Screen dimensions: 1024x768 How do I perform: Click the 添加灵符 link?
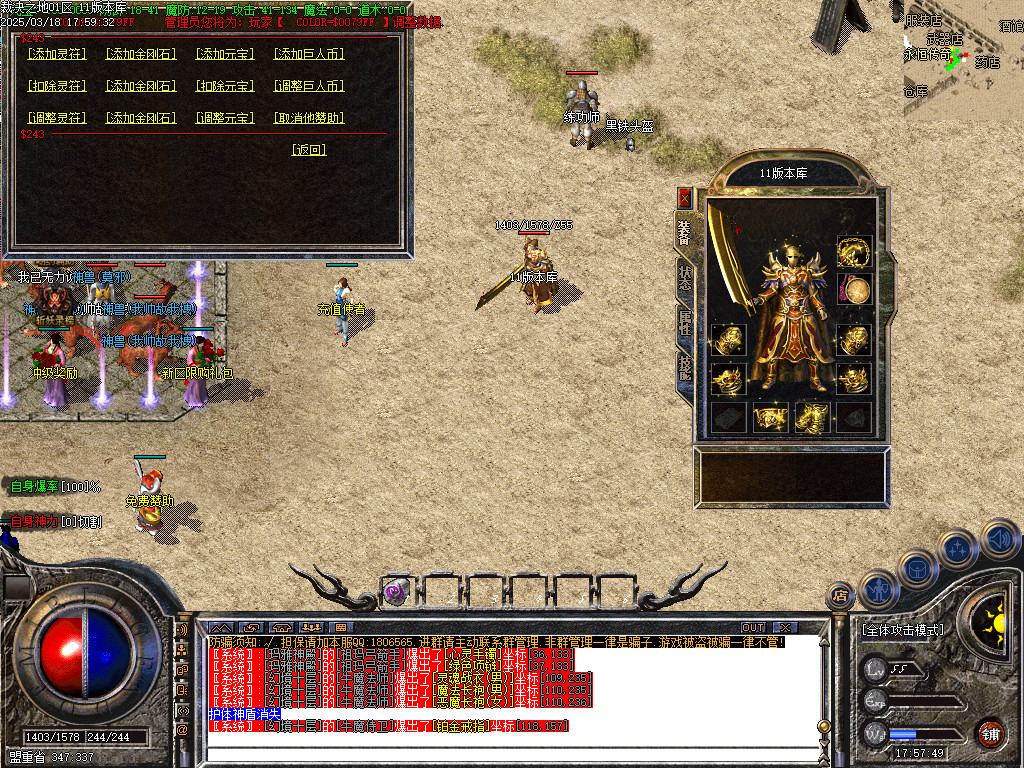pos(58,54)
